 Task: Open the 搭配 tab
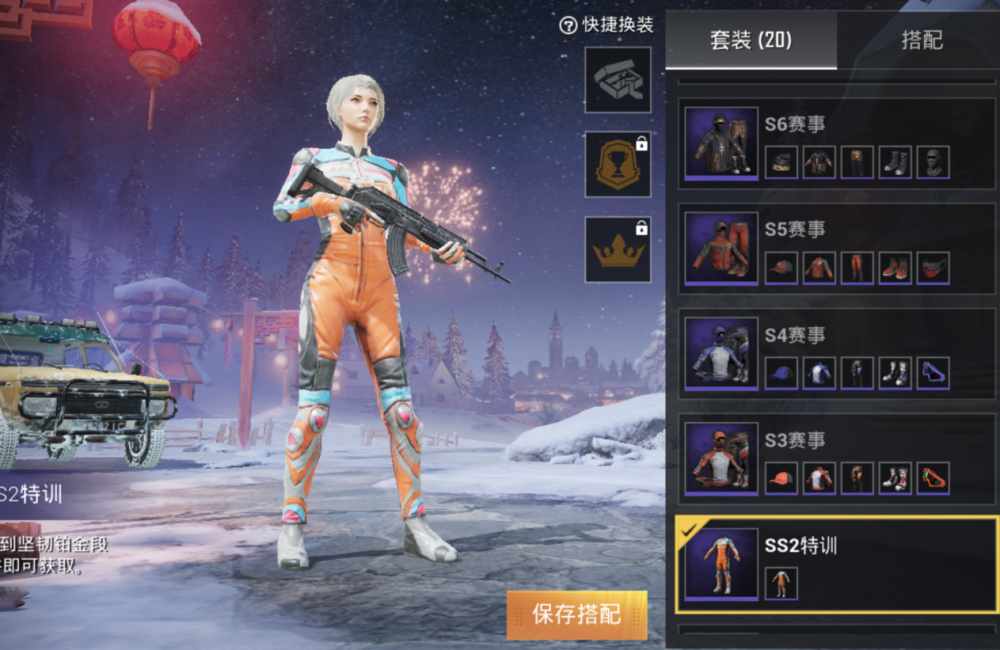(921, 41)
